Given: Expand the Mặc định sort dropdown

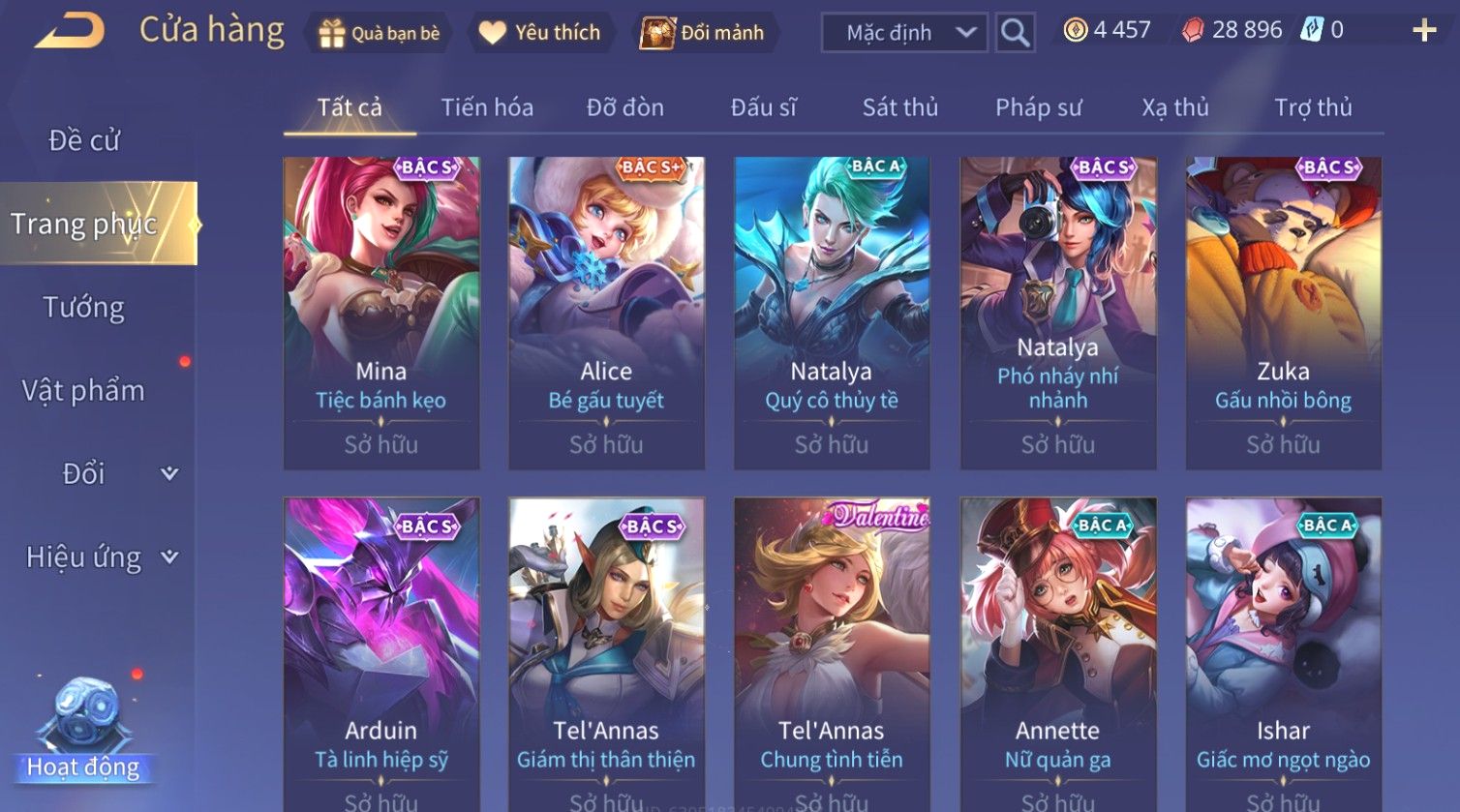Looking at the screenshot, I should pos(904,33).
